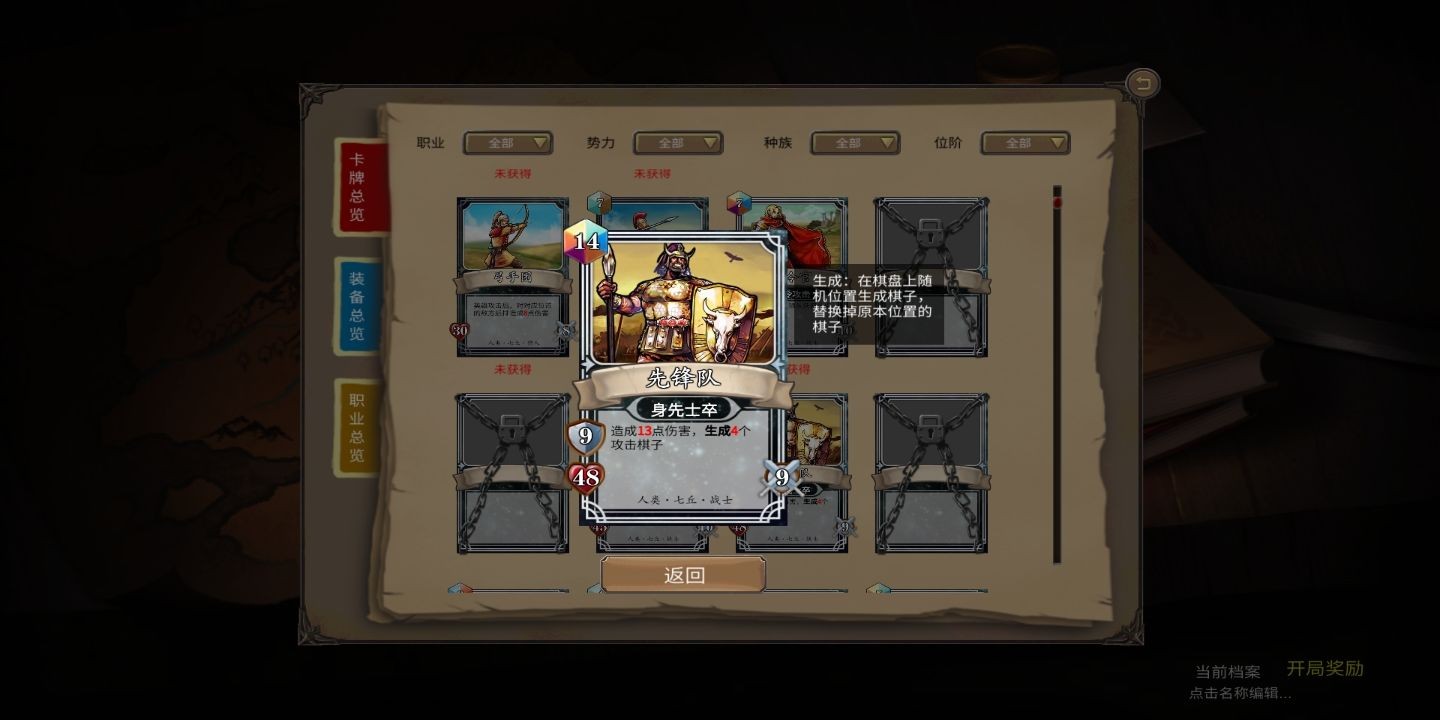
Task: Open the 种族 filter dropdown
Action: tap(855, 143)
